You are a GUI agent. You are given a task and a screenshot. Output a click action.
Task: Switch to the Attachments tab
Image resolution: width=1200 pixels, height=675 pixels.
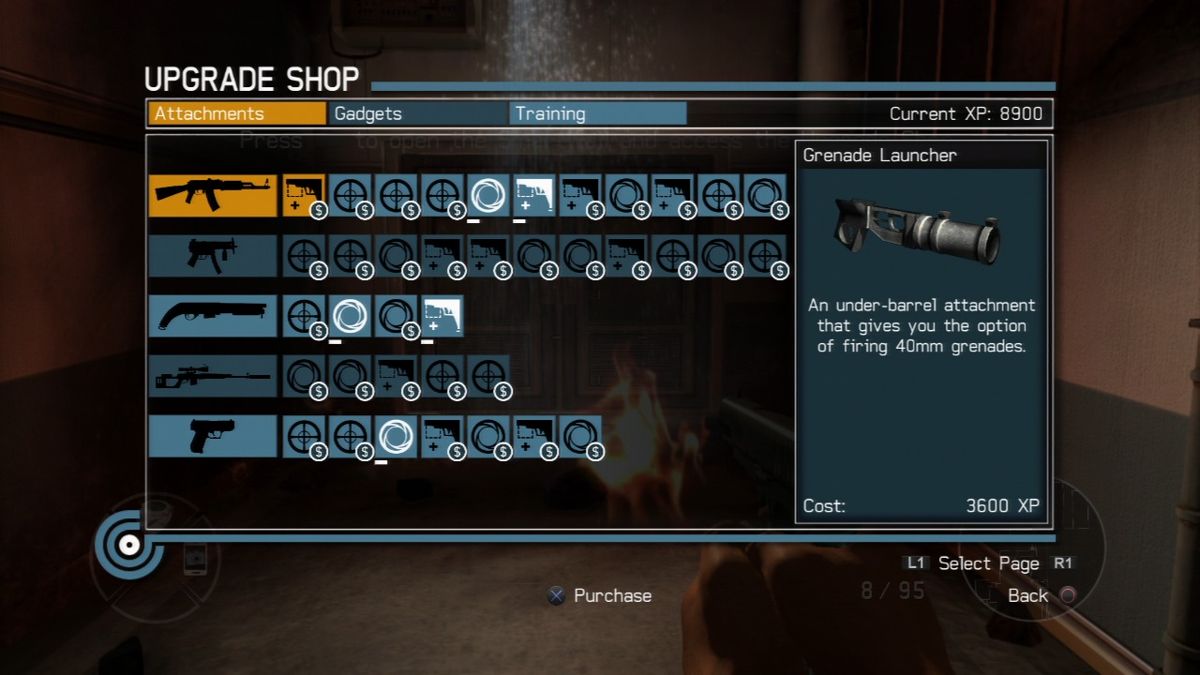pos(237,114)
